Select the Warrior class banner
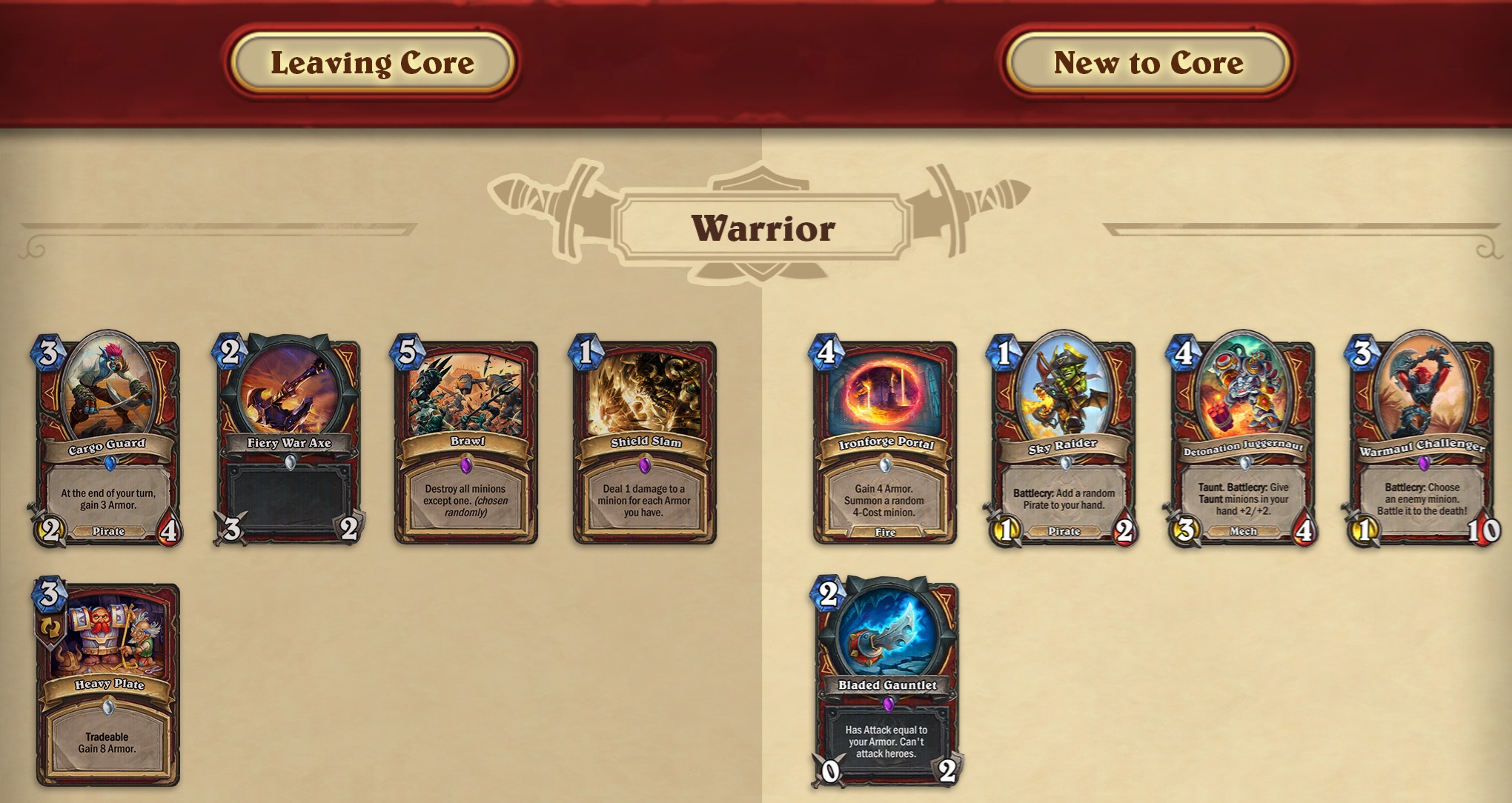Image resolution: width=1512 pixels, height=803 pixels. pos(763,227)
